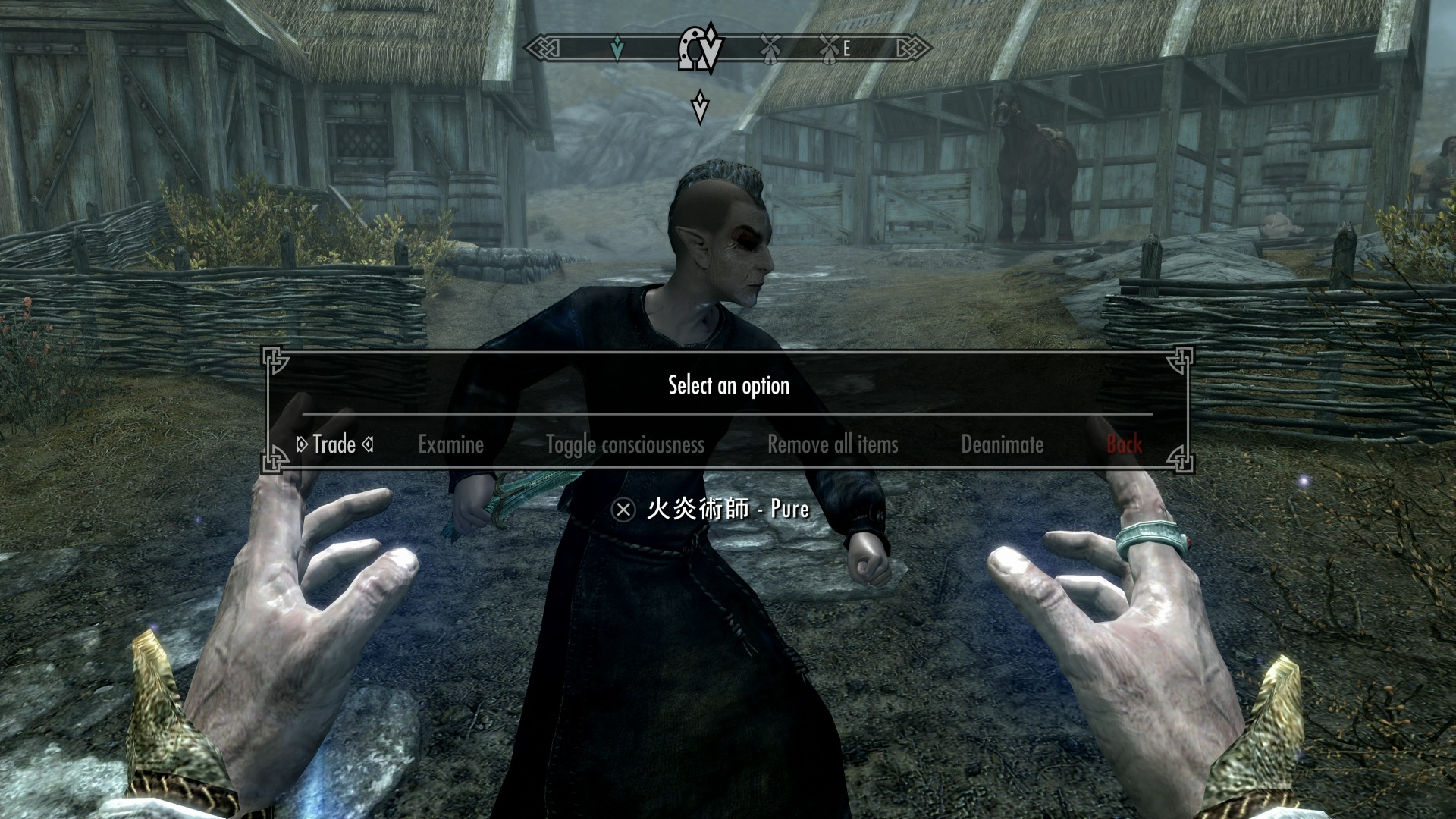The image size is (1456, 819).
Task: Select the Deanimate option
Action: (1002, 444)
